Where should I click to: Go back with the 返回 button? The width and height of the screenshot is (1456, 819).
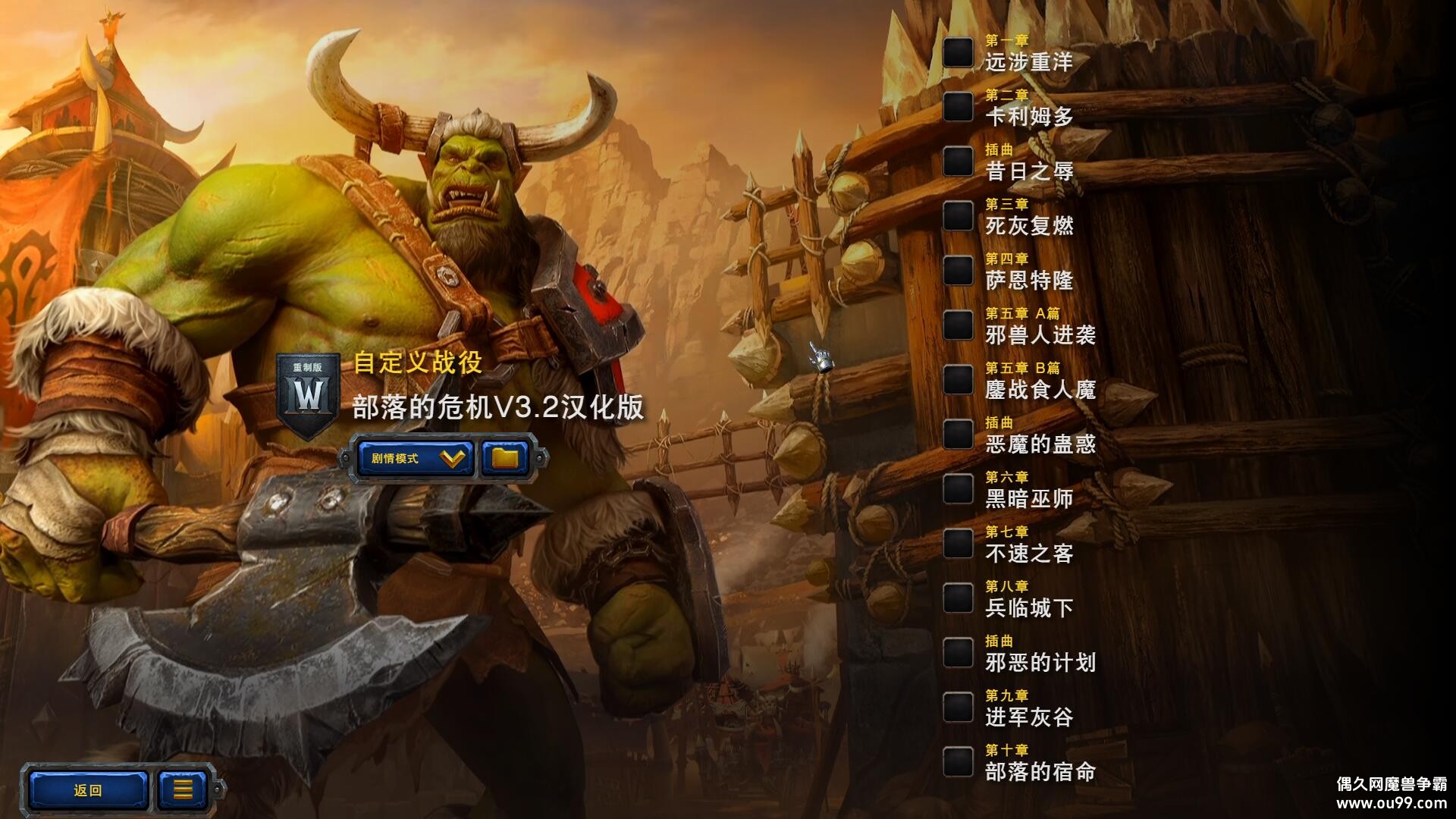(x=88, y=790)
